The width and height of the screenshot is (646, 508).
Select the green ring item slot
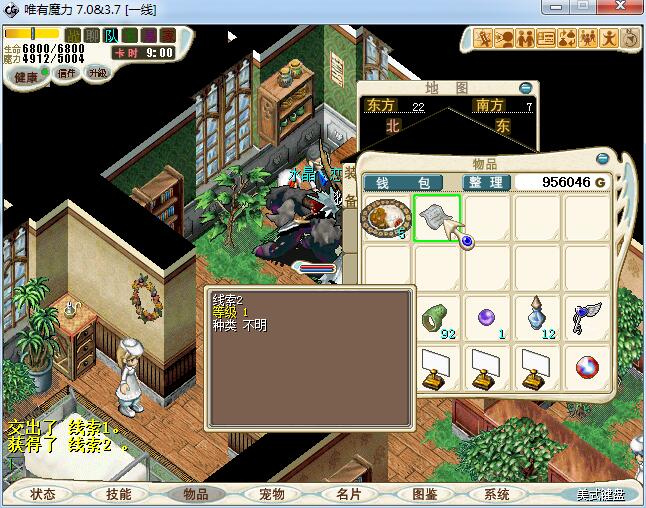436,316
